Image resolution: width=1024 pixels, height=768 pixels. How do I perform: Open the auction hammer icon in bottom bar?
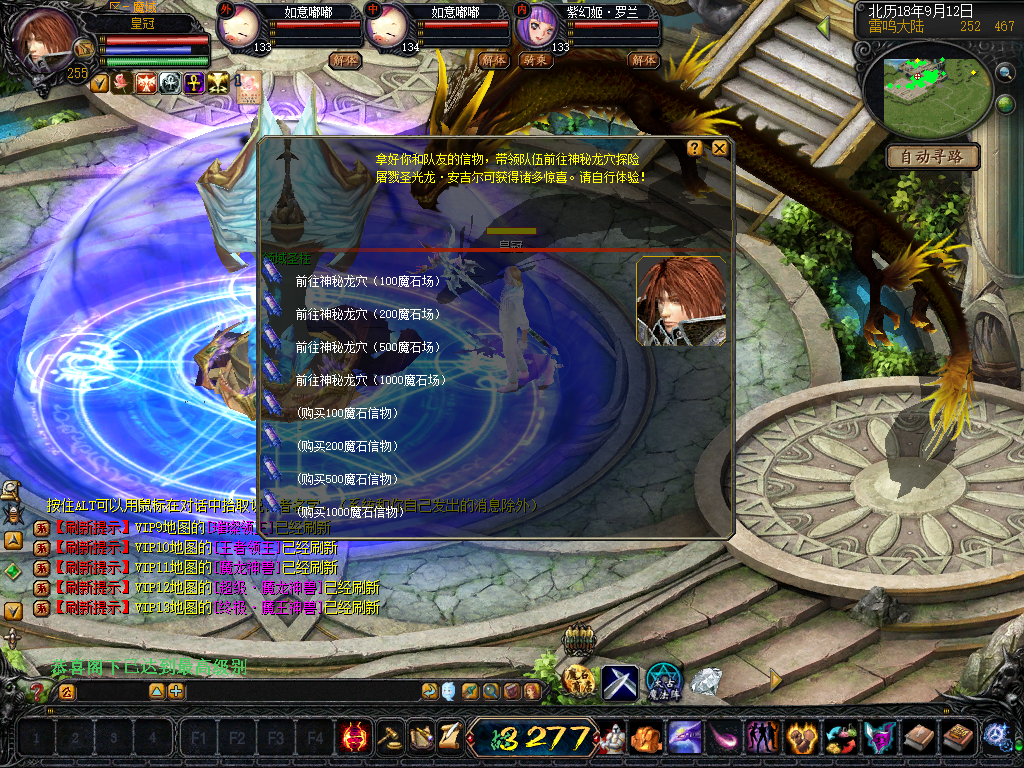coord(389,737)
